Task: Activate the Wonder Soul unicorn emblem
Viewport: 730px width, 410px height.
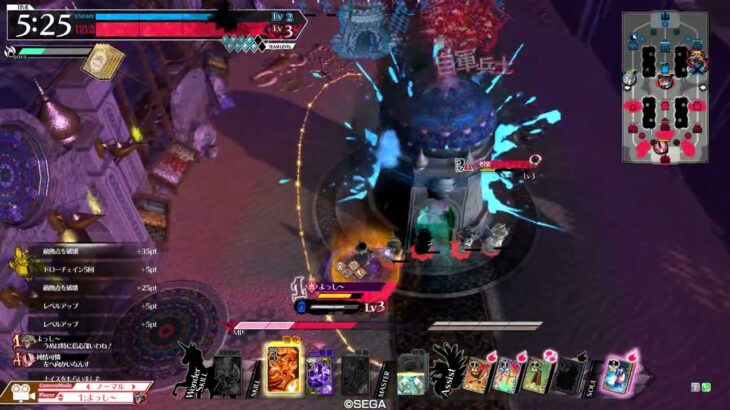Action: pyautogui.click(x=191, y=366)
